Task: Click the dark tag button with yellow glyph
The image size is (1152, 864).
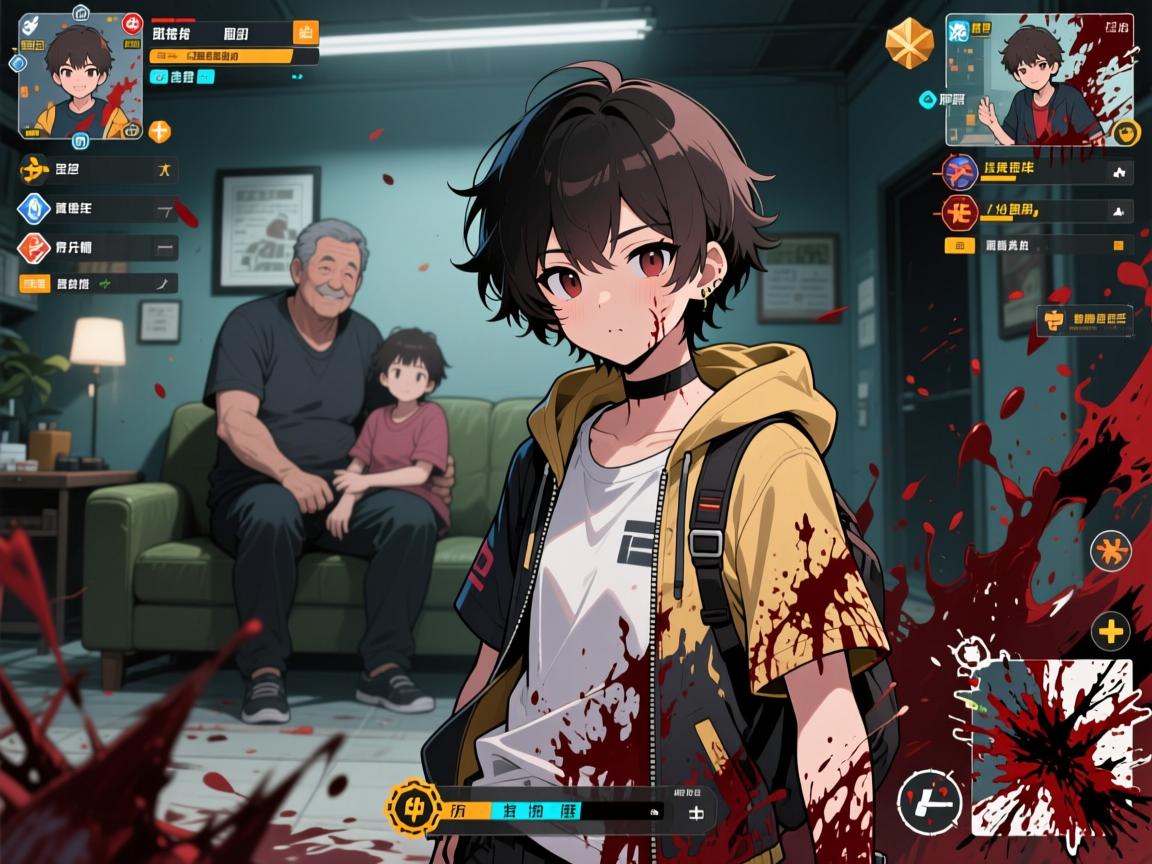Action: 1085,321
